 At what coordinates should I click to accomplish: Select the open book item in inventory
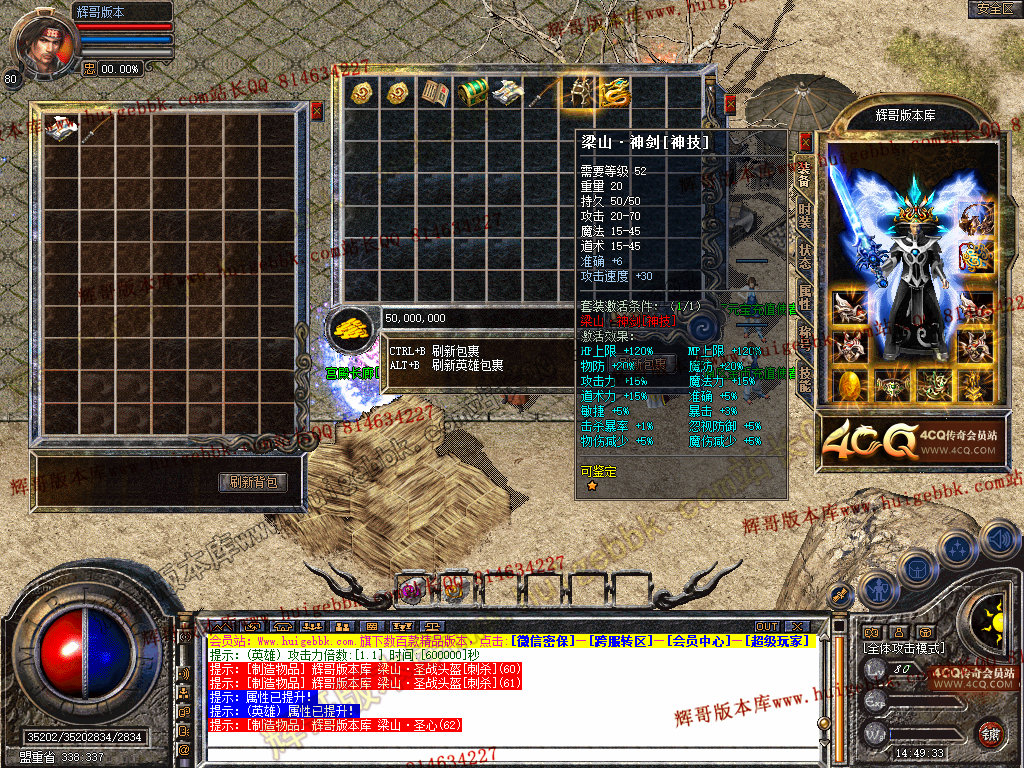click(434, 93)
